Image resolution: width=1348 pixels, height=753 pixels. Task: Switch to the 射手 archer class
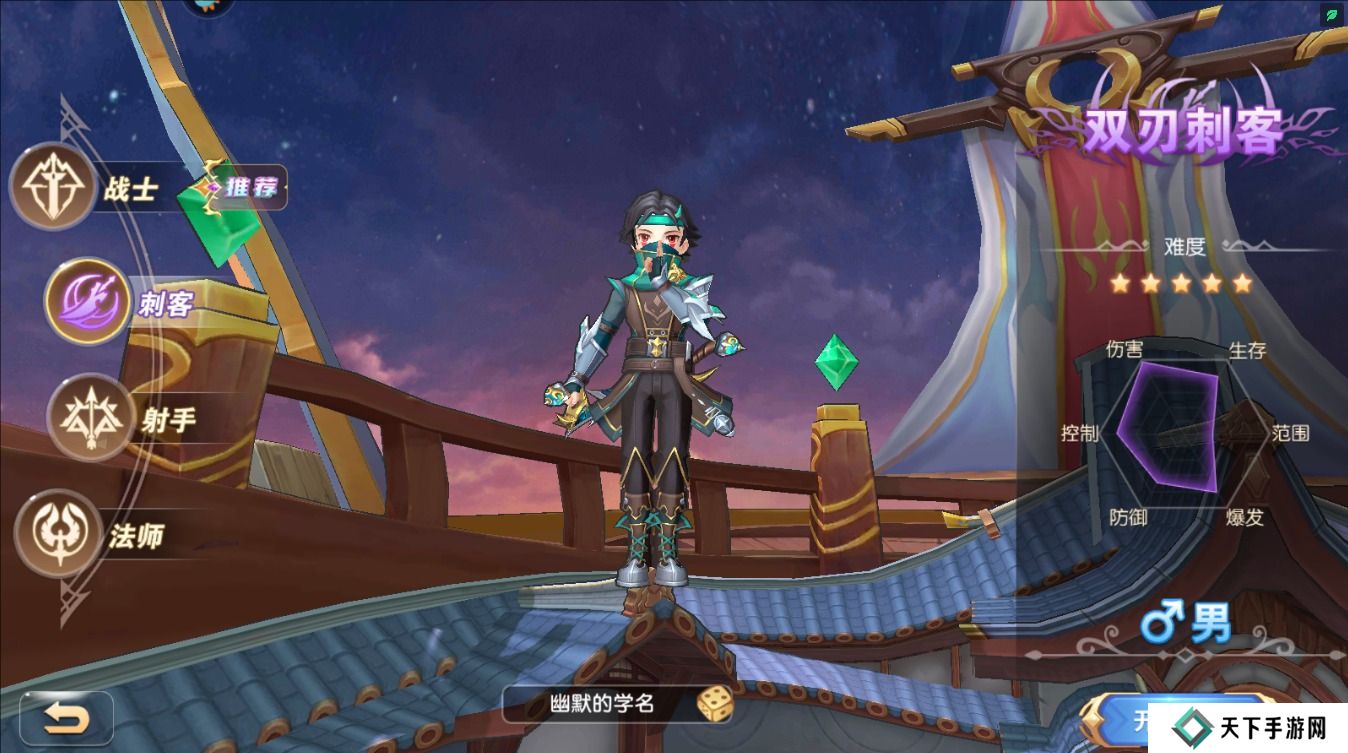90,418
